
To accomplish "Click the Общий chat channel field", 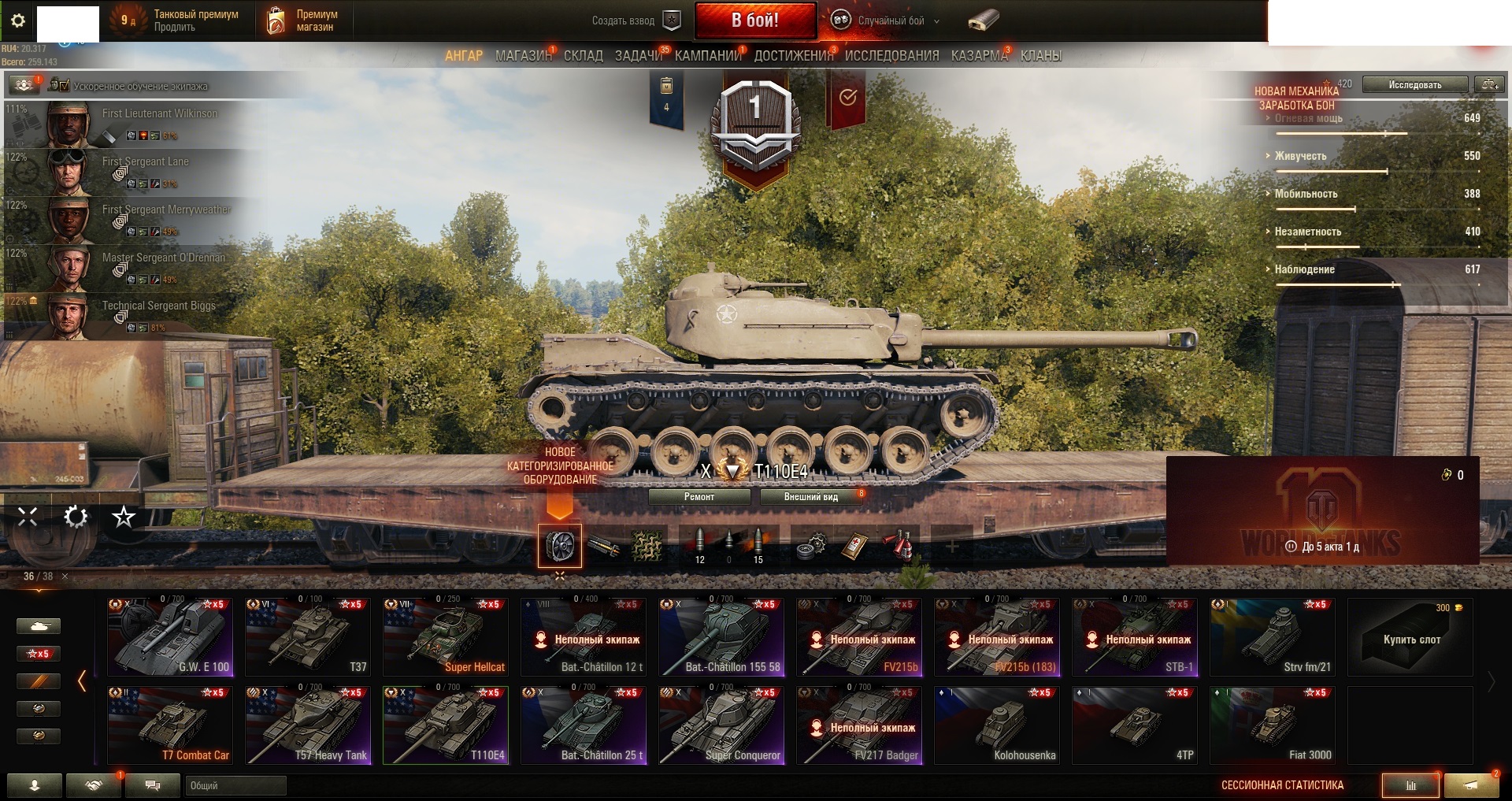I will click(235, 785).
